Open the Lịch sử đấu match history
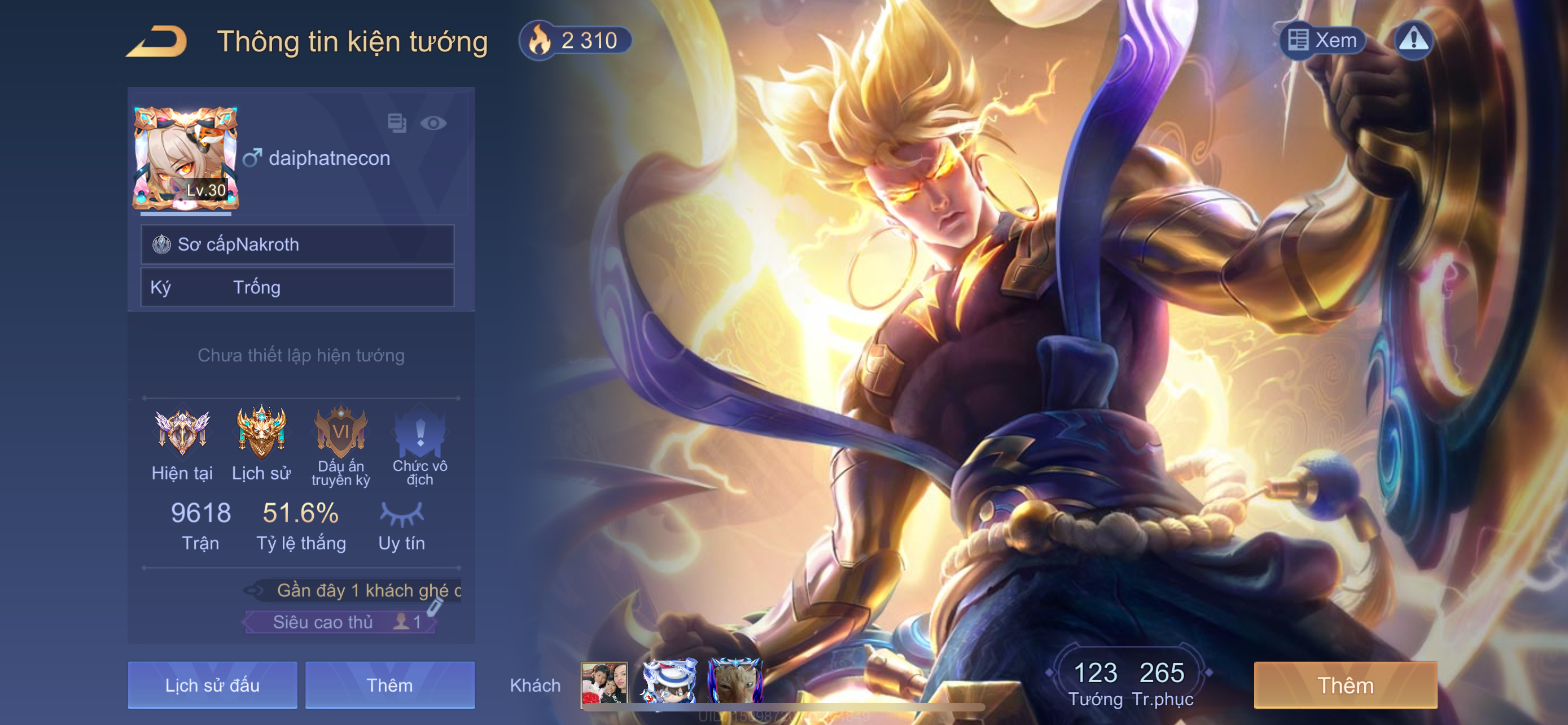 (212, 685)
